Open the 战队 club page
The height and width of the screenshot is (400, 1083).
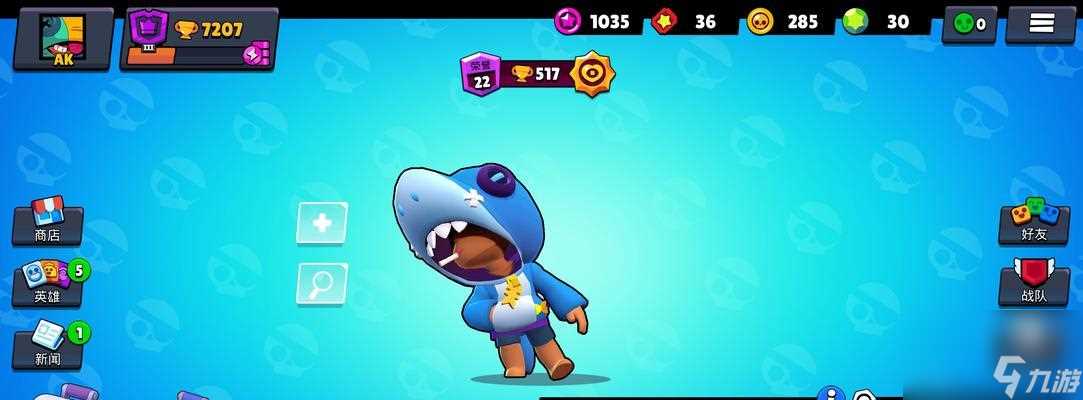coord(1034,283)
